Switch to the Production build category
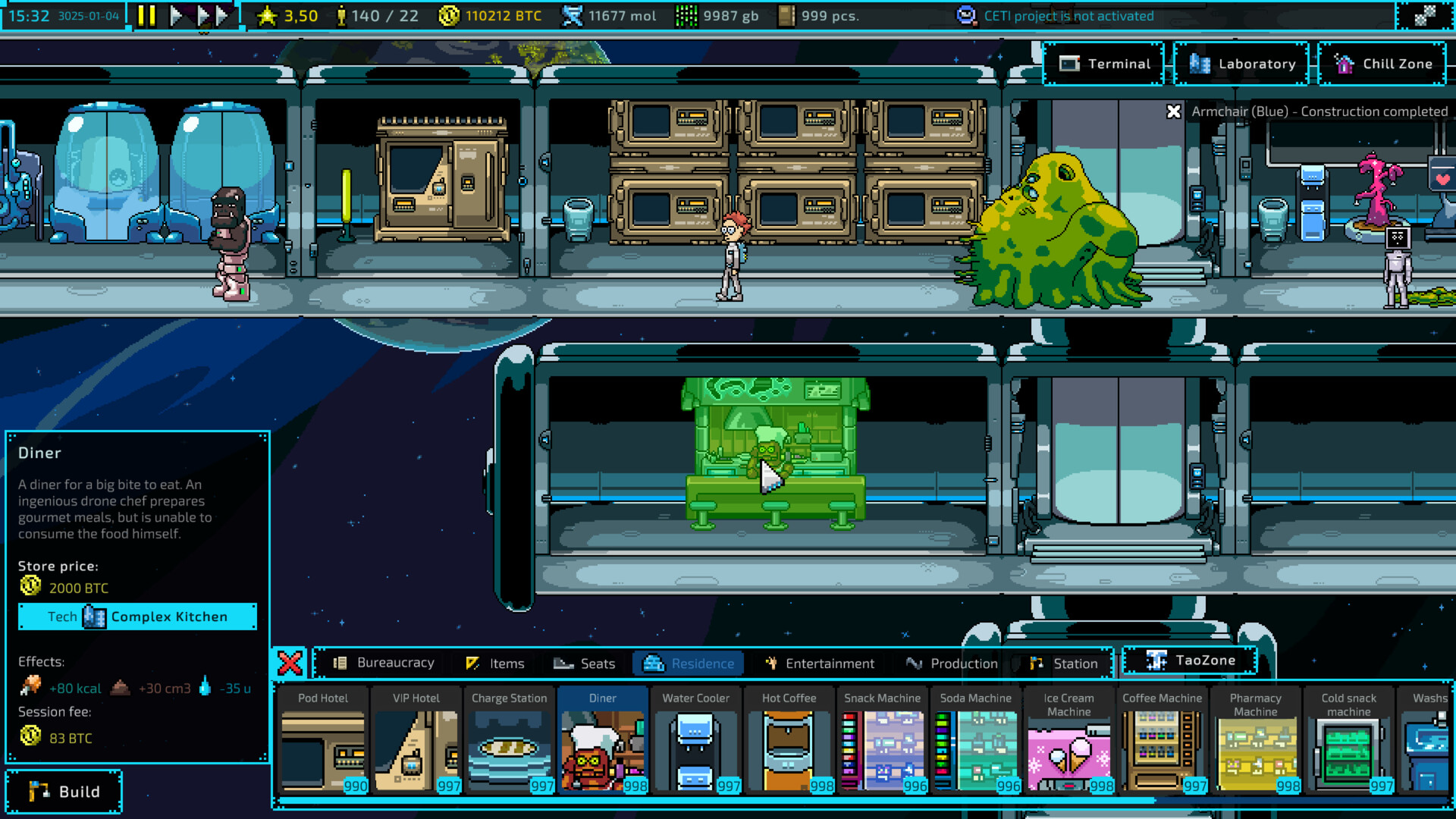 tap(952, 663)
